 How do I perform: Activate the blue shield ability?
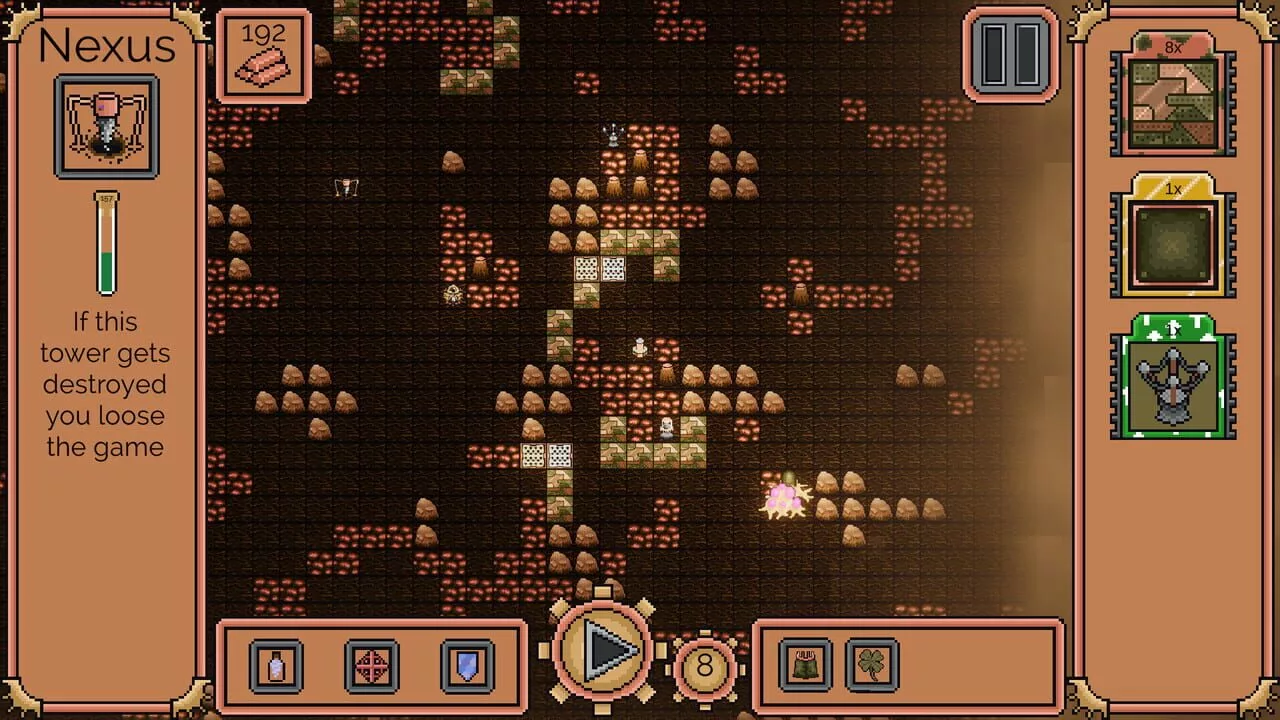pyautogui.click(x=467, y=665)
